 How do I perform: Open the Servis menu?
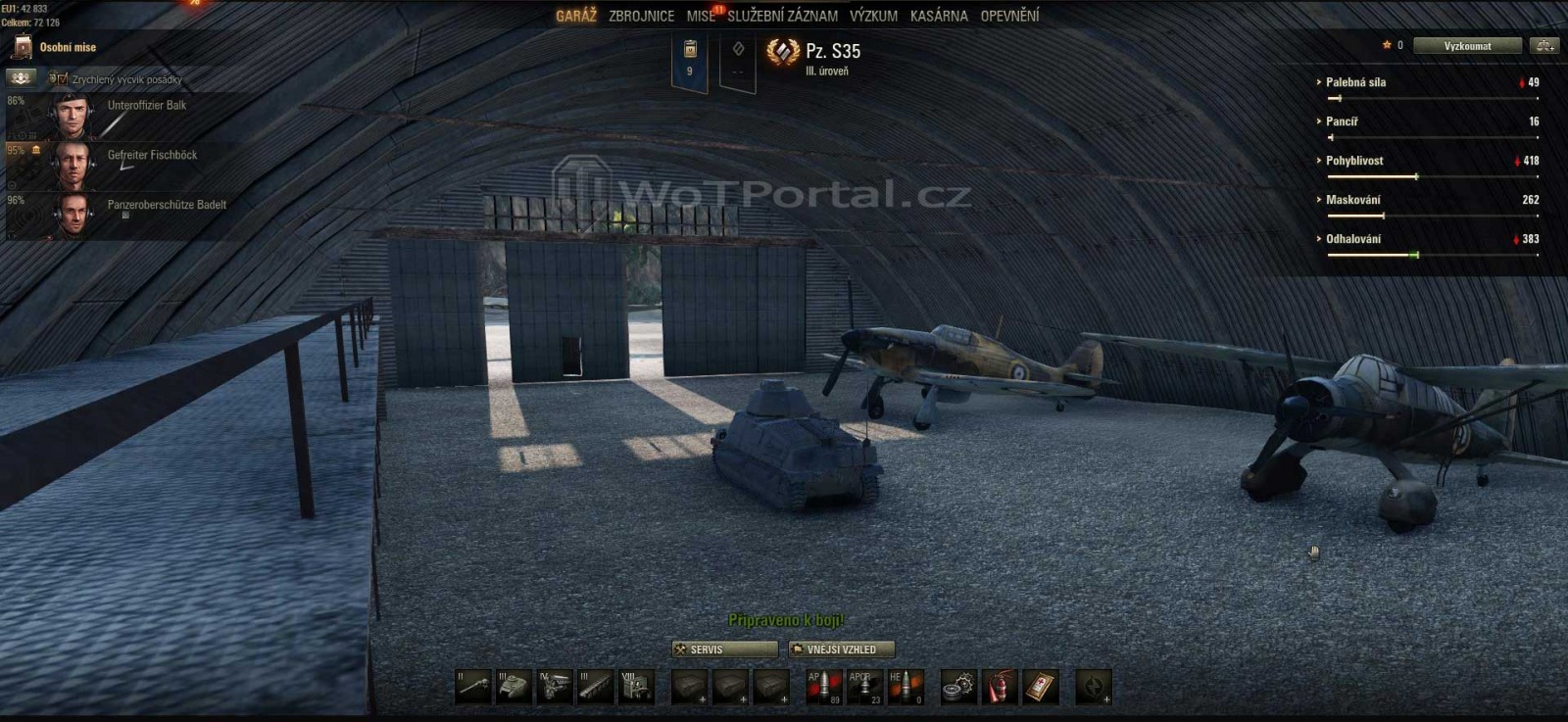pos(724,650)
